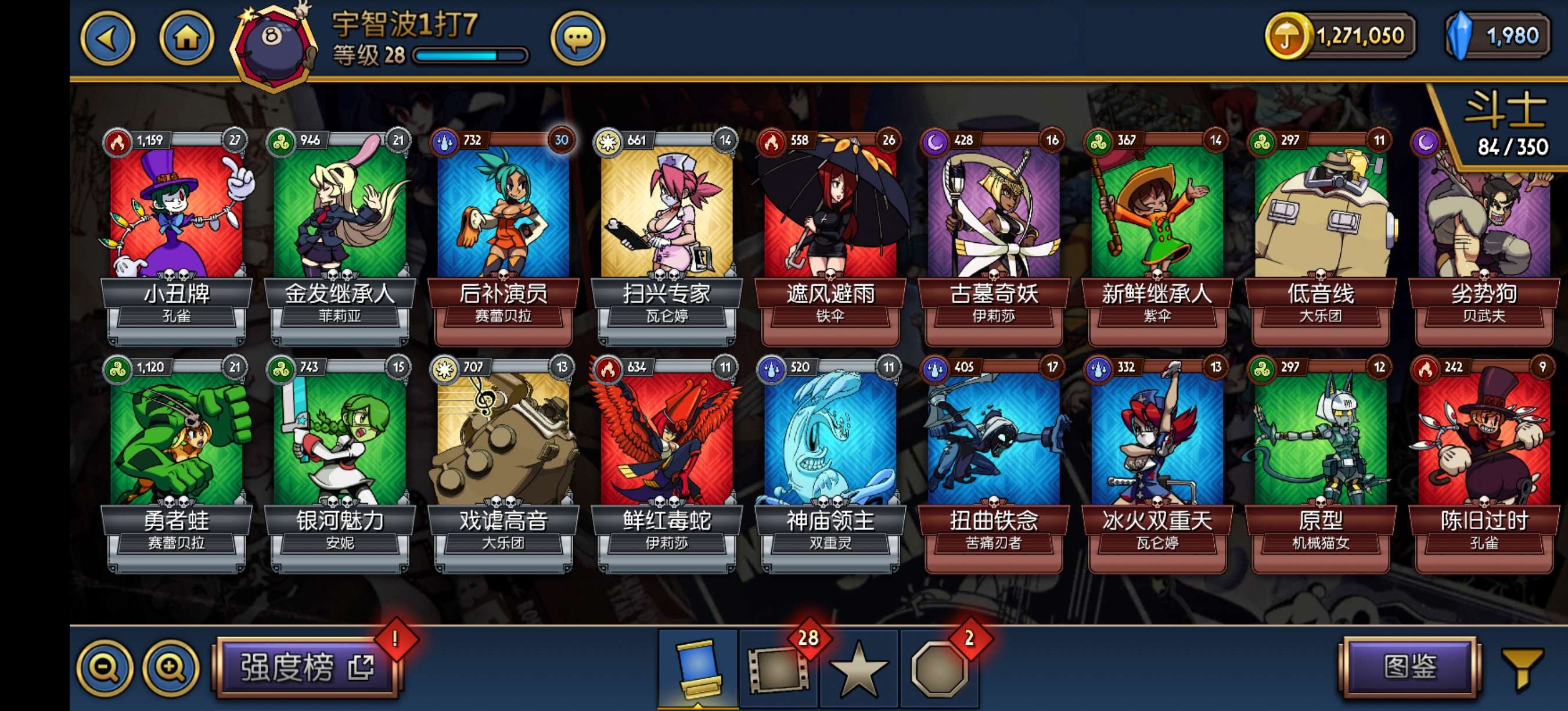Select the 遮风避雨 铁伞 card

click(x=830, y=231)
